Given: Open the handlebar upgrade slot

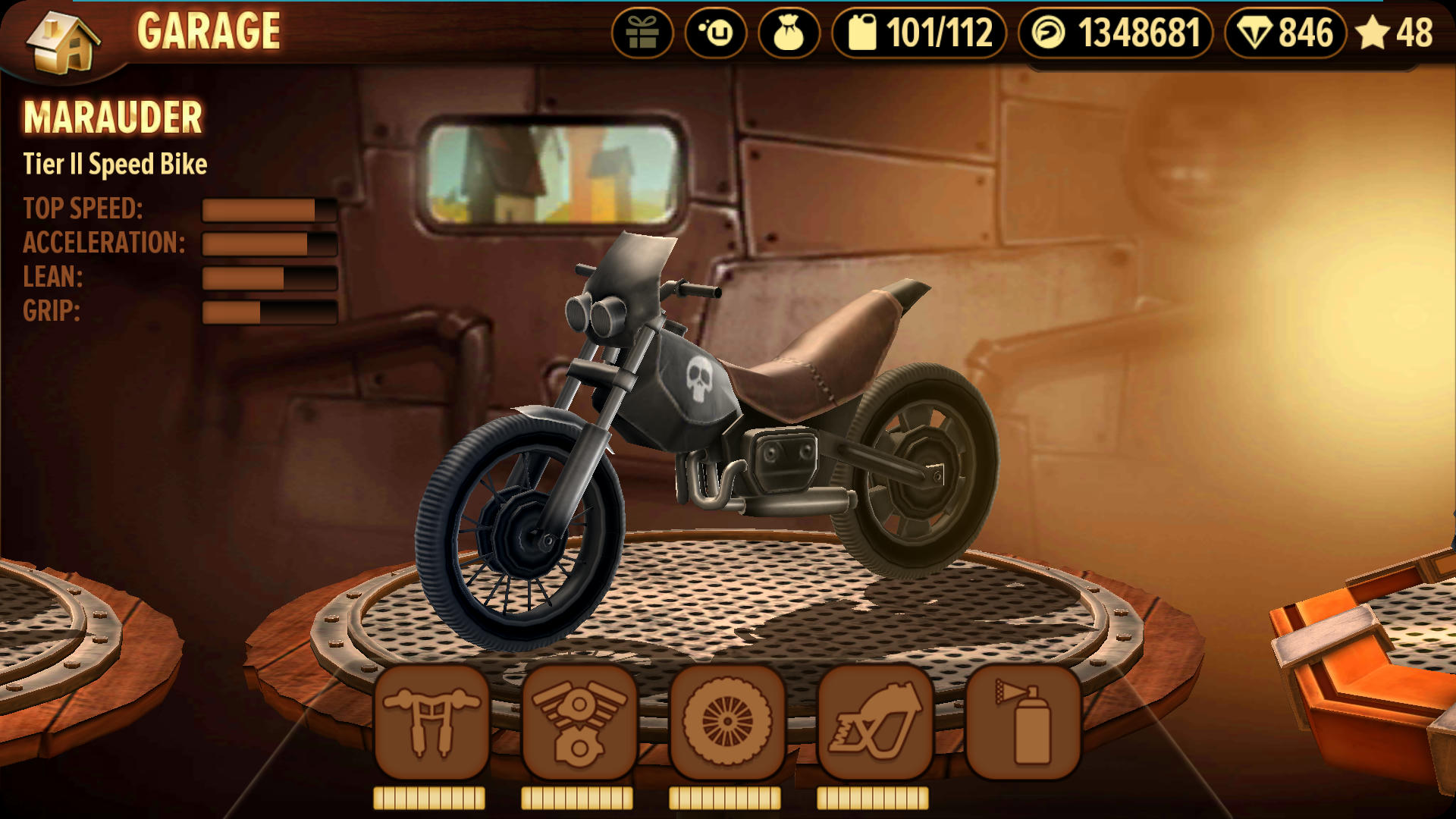Looking at the screenshot, I should pos(431,723).
